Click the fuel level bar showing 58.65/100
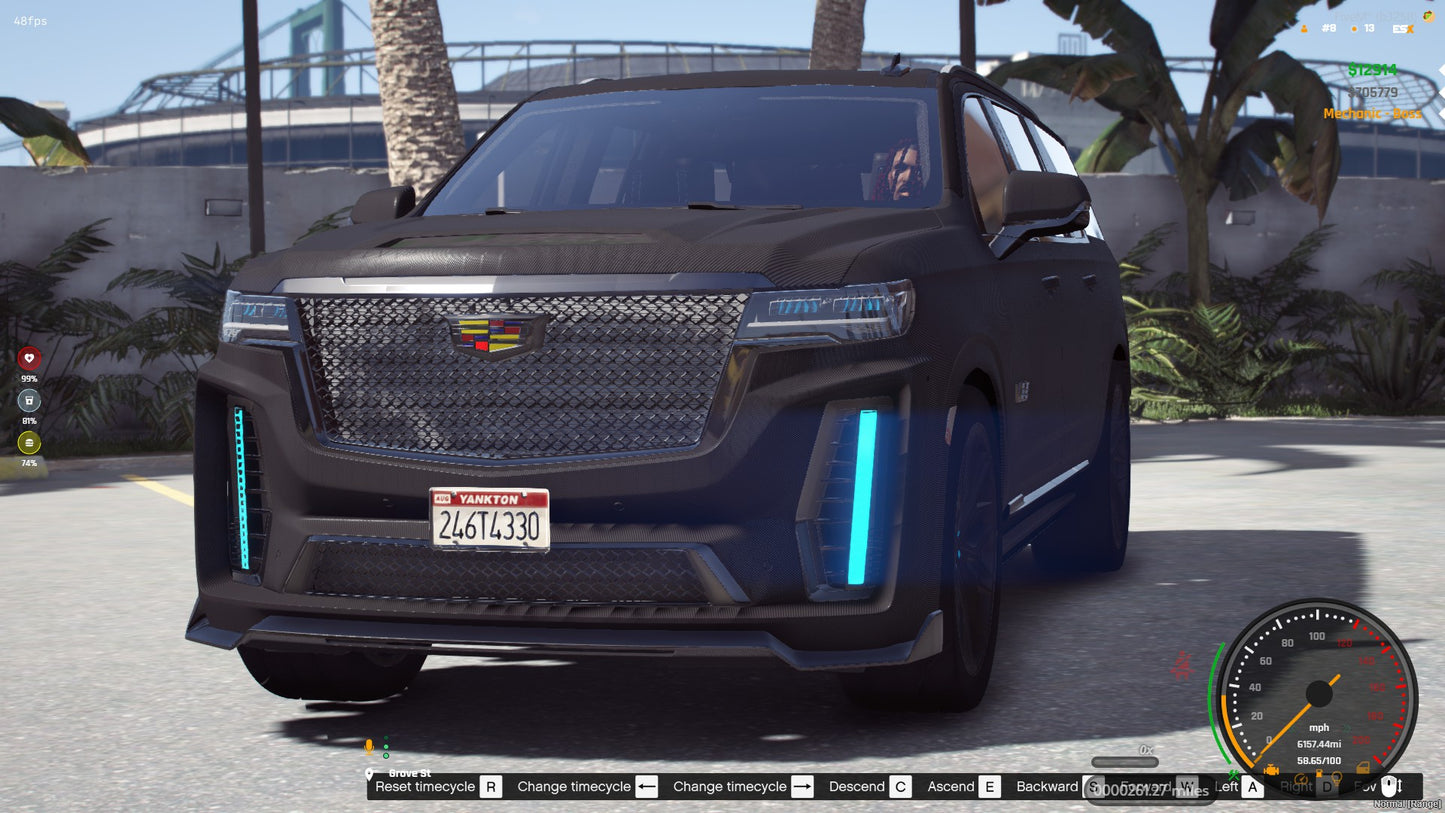Image resolution: width=1445 pixels, height=813 pixels. tap(1318, 760)
